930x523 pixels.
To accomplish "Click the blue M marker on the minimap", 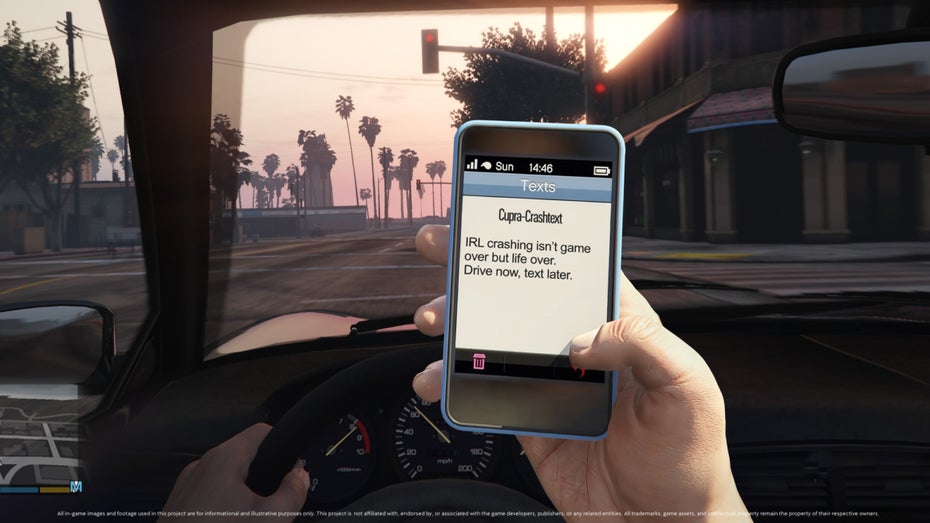I will [x=76, y=487].
